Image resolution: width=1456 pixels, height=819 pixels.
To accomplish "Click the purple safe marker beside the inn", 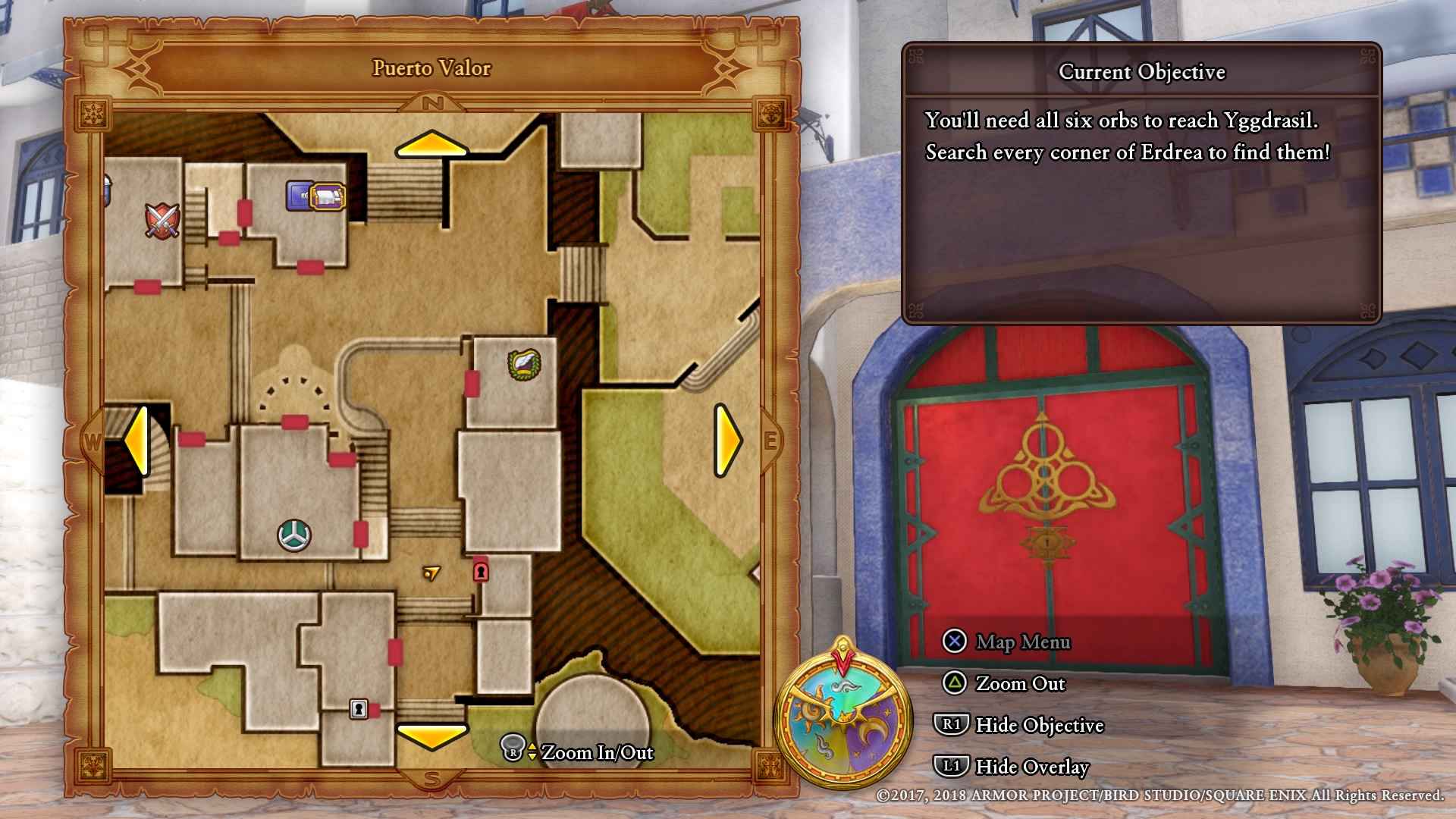I will pos(299,195).
